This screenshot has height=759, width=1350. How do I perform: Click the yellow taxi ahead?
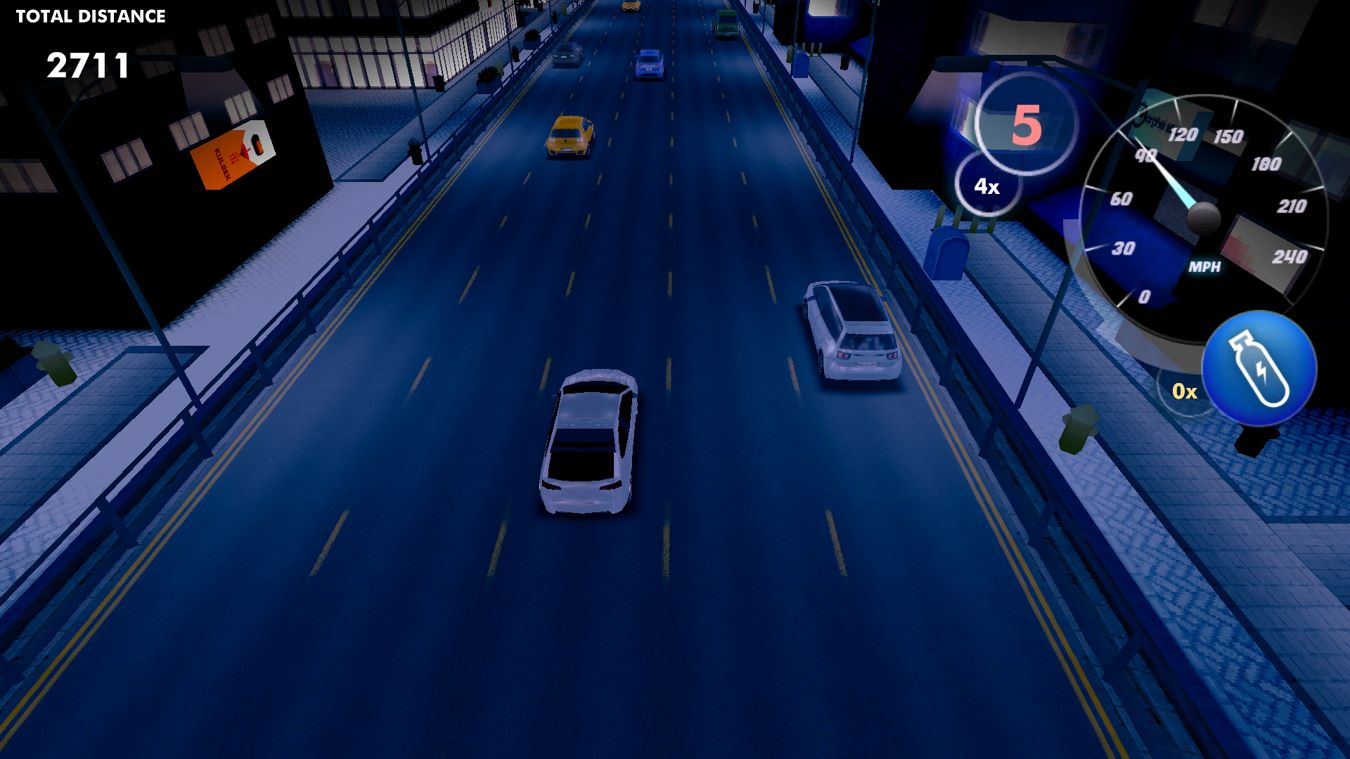tap(570, 135)
